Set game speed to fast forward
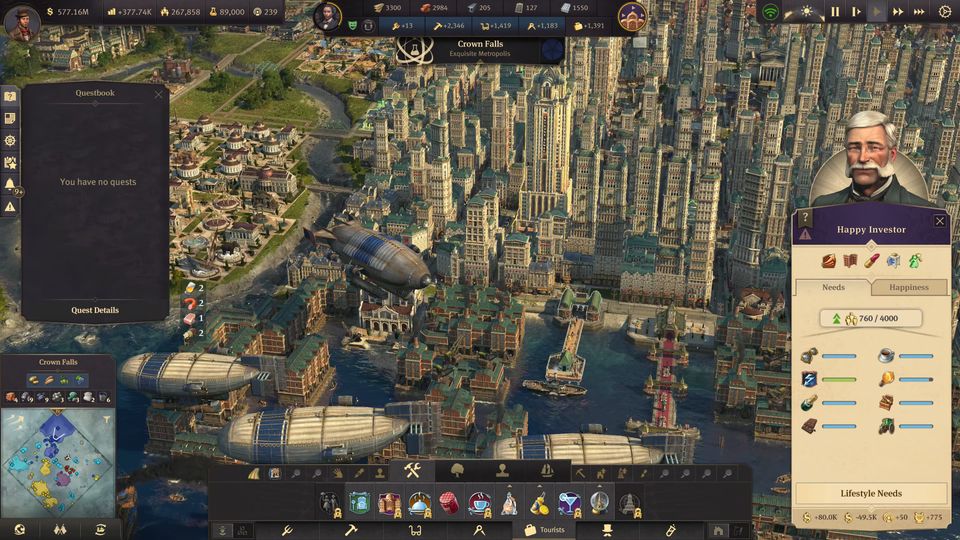This screenshot has width=960, height=540. 898,12
